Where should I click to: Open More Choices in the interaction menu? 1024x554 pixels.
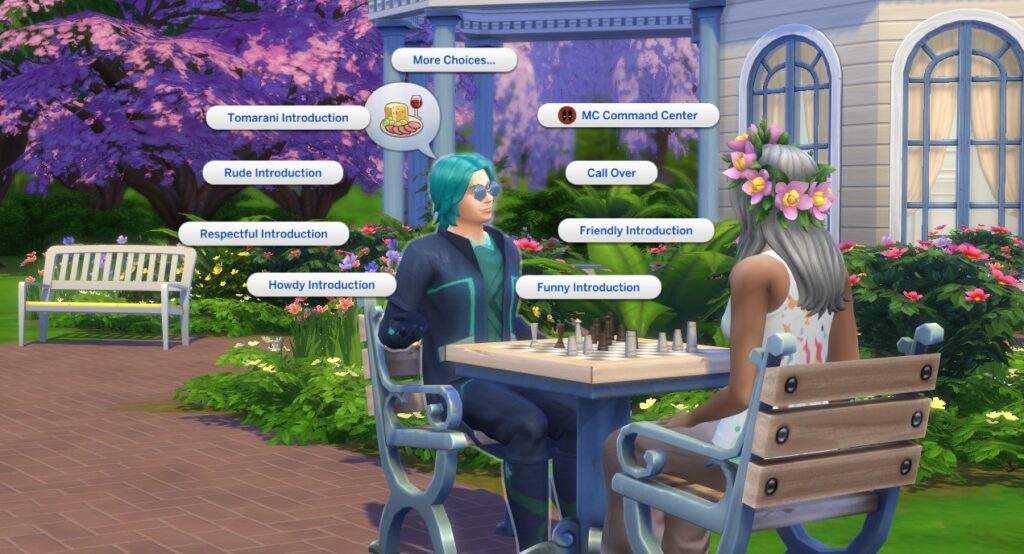click(x=453, y=60)
